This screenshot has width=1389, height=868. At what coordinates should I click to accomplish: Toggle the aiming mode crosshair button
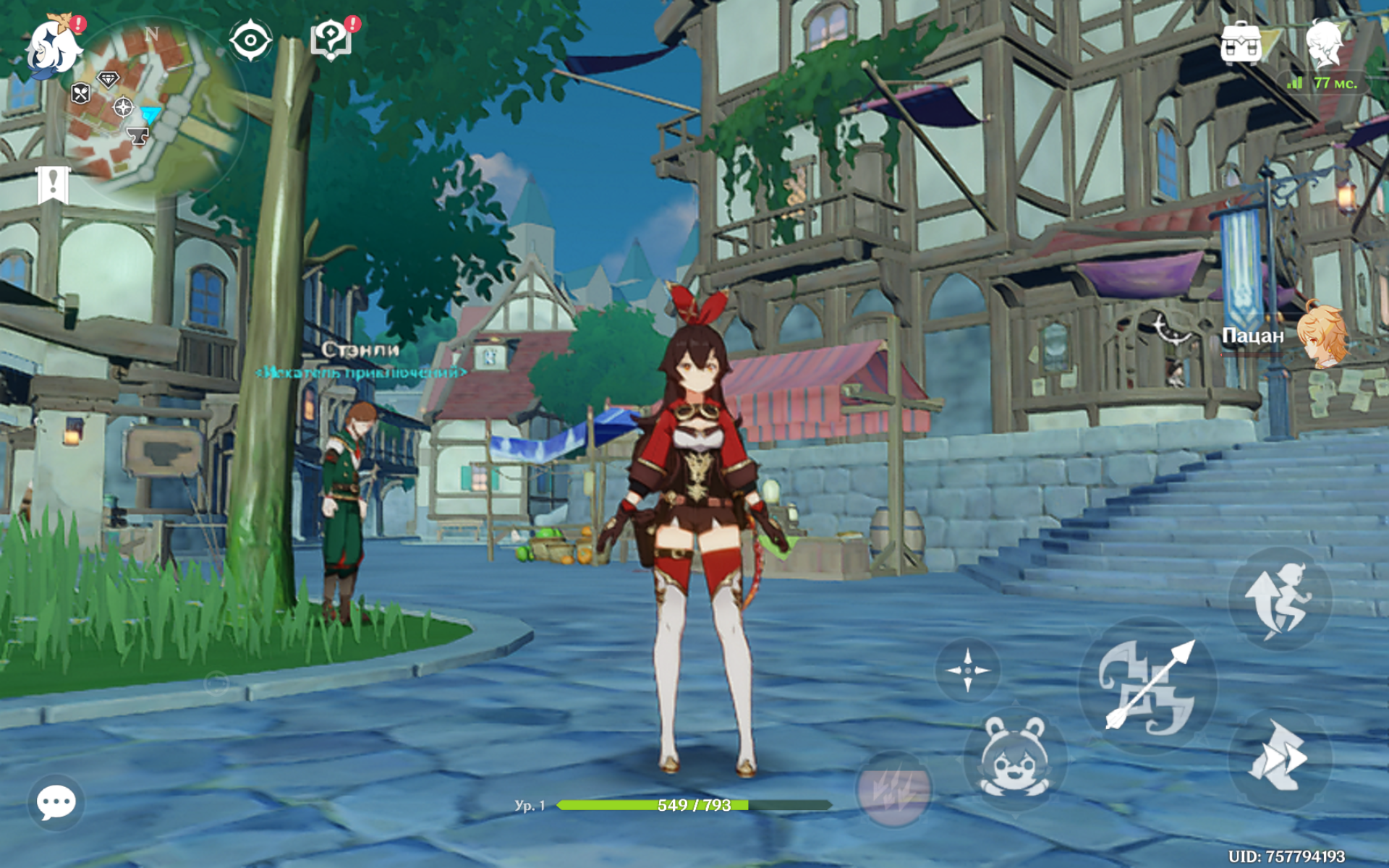pyautogui.click(x=968, y=671)
